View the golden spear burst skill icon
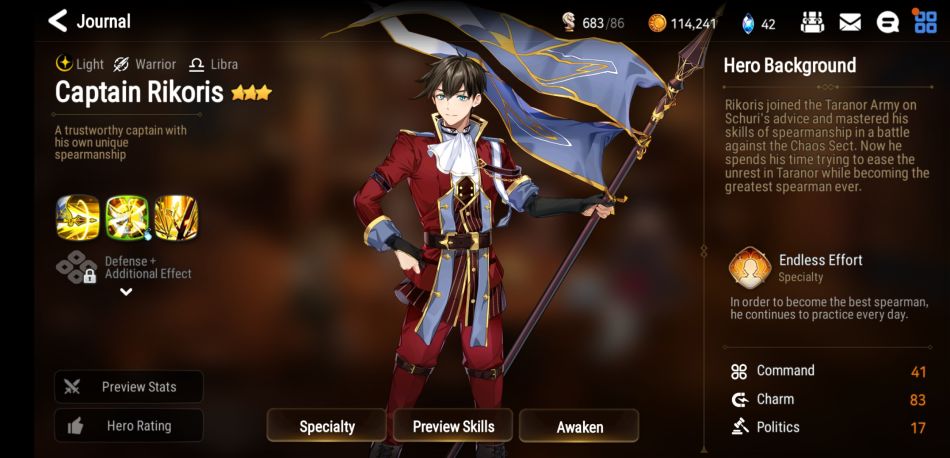The height and width of the screenshot is (458, 950). 176,217
